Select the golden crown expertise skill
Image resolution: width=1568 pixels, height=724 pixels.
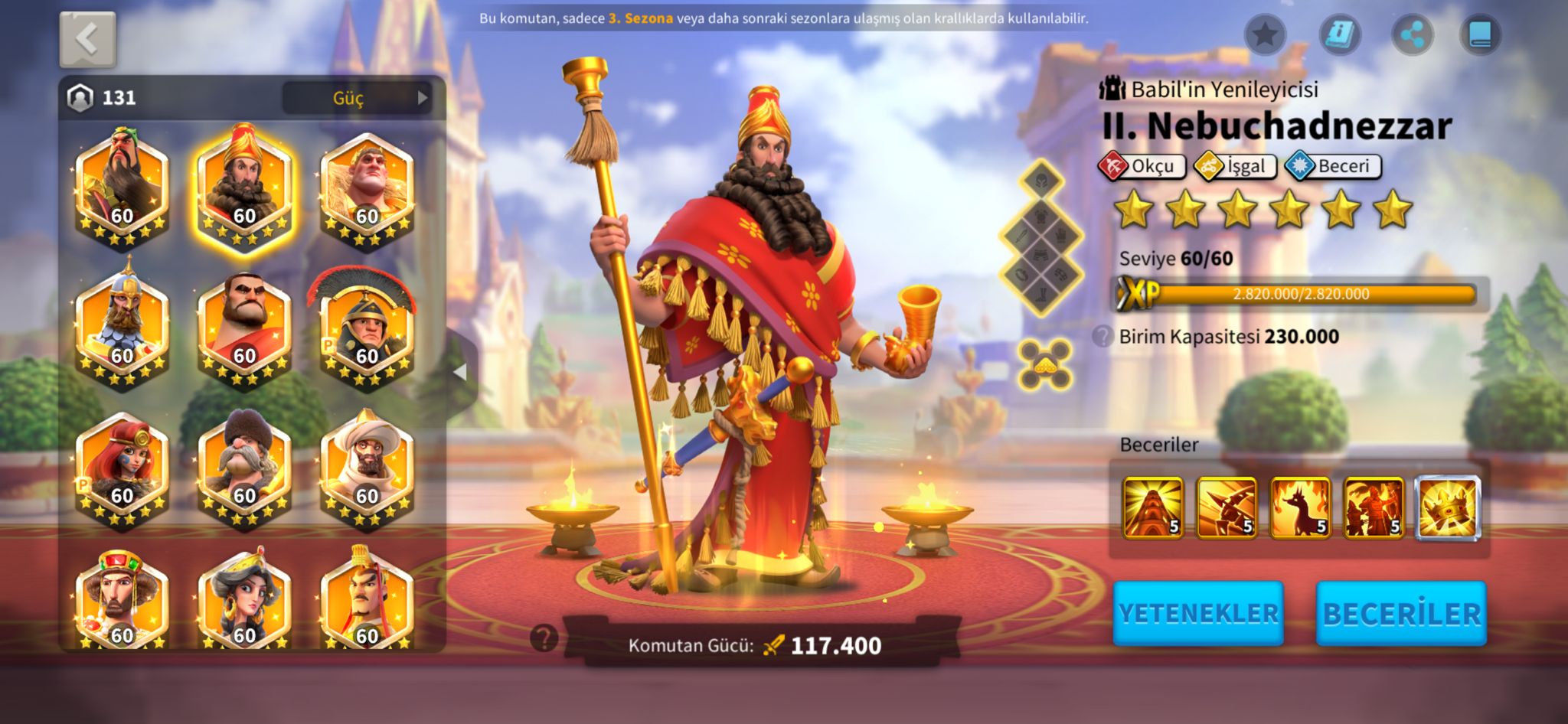[x=1447, y=507]
